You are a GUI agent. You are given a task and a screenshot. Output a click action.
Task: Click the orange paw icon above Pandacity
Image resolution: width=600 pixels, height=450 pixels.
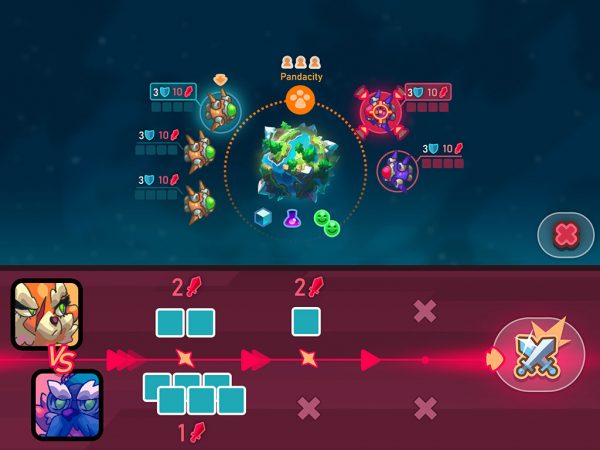tap(299, 99)
